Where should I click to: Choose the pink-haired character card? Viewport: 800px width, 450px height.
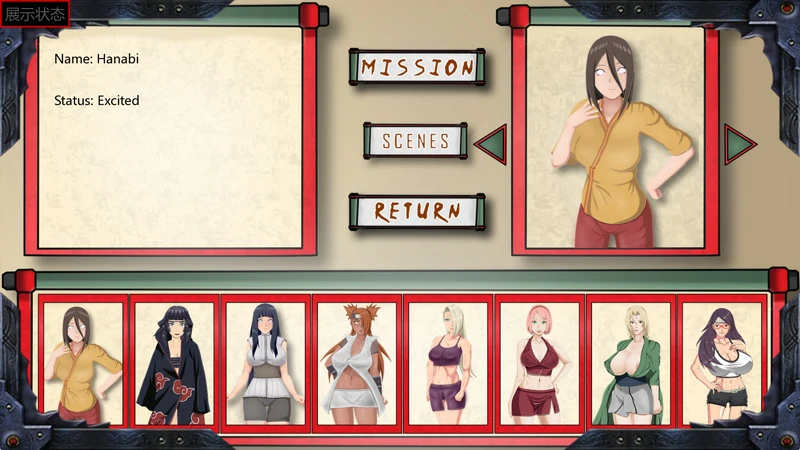point(539,362)
